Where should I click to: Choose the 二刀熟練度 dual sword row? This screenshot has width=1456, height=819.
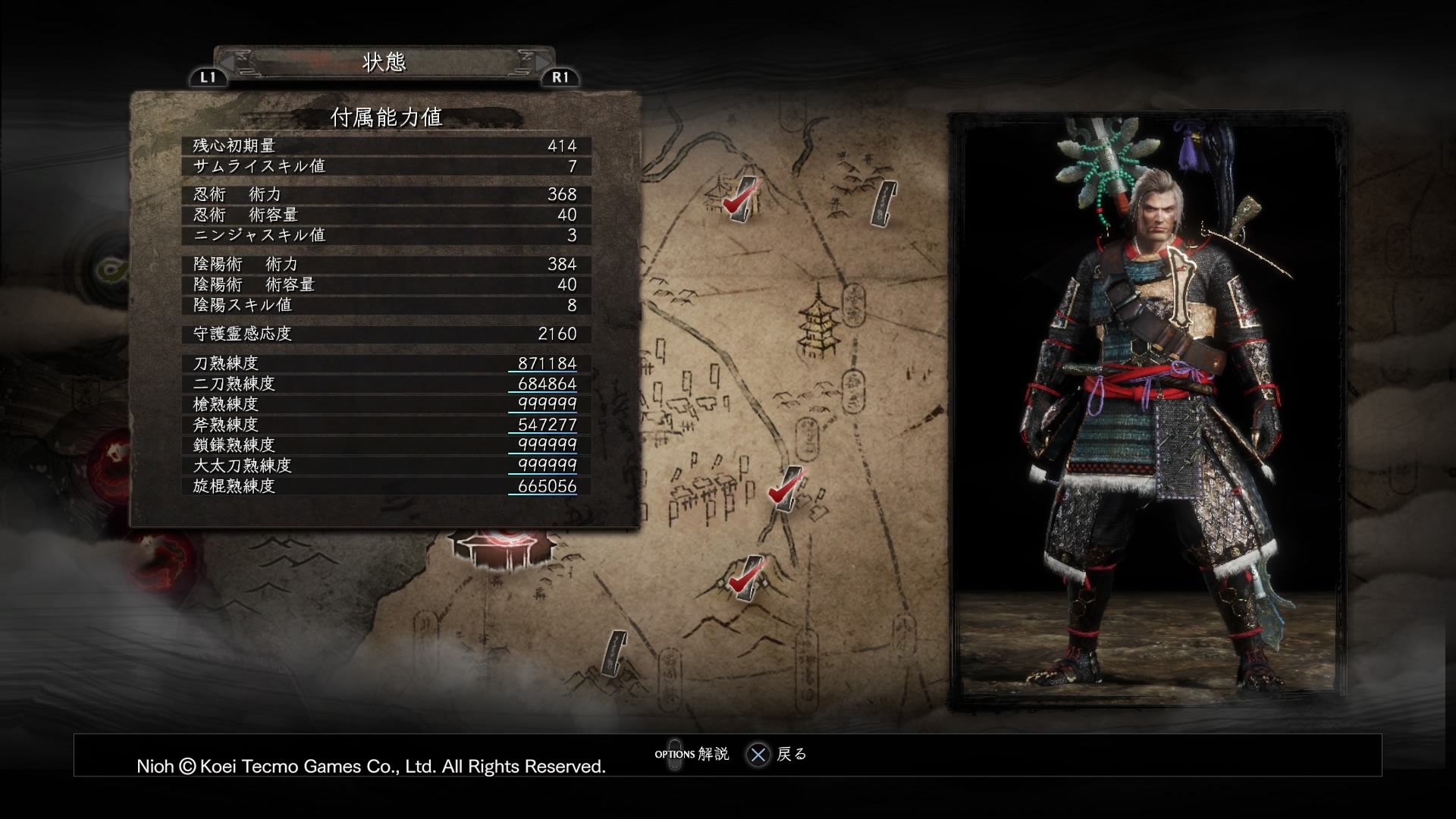click(x=385, y=384)
